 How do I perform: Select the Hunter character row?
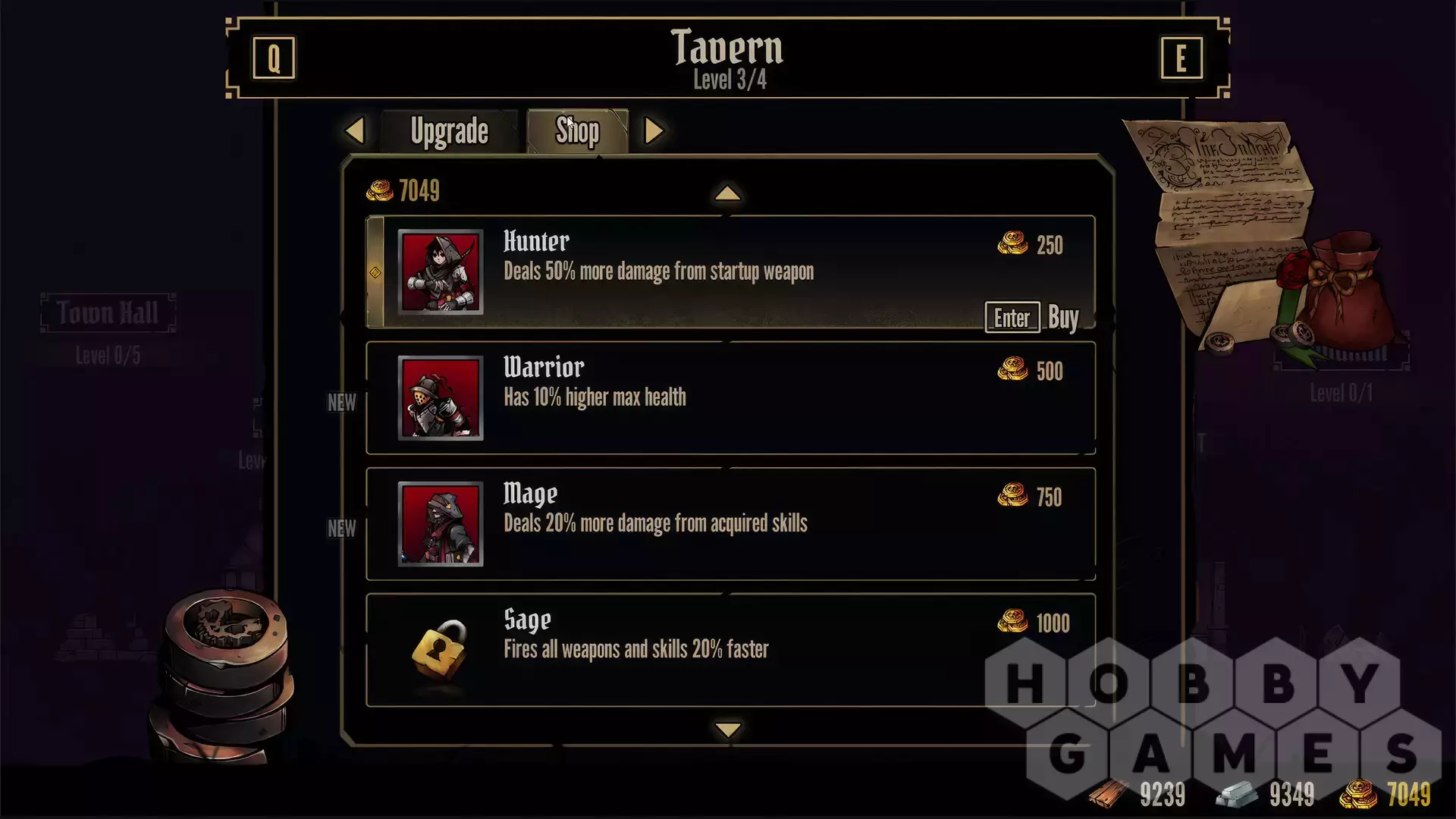coord(682,271)
